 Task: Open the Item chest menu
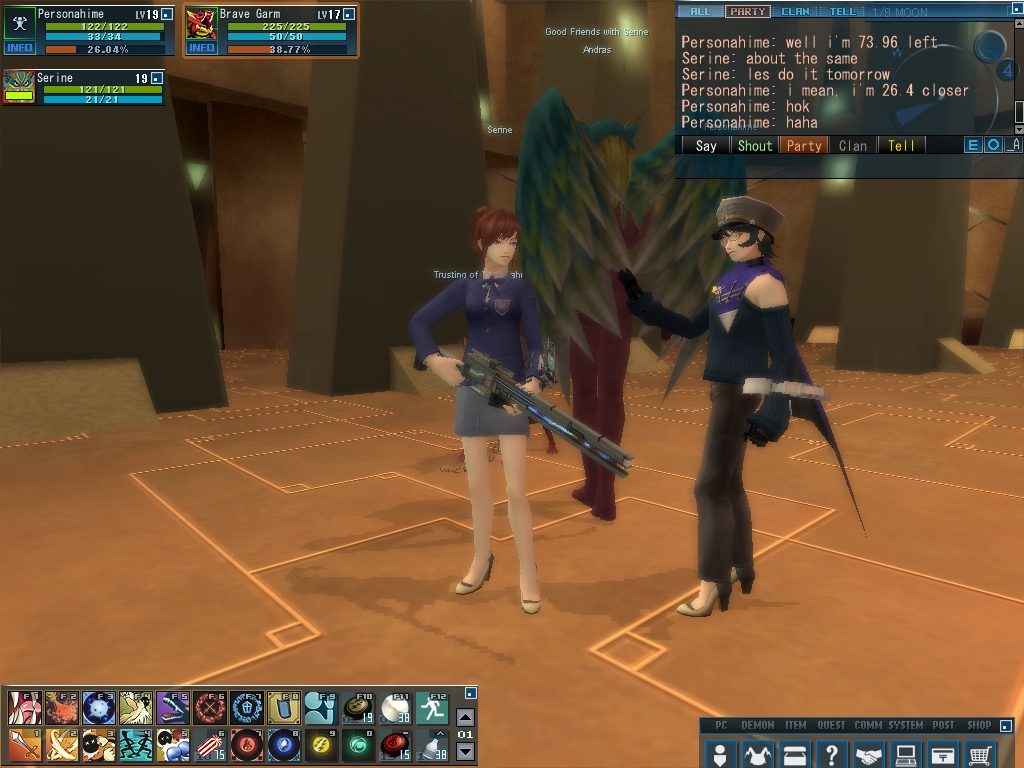tap(794, 753)
